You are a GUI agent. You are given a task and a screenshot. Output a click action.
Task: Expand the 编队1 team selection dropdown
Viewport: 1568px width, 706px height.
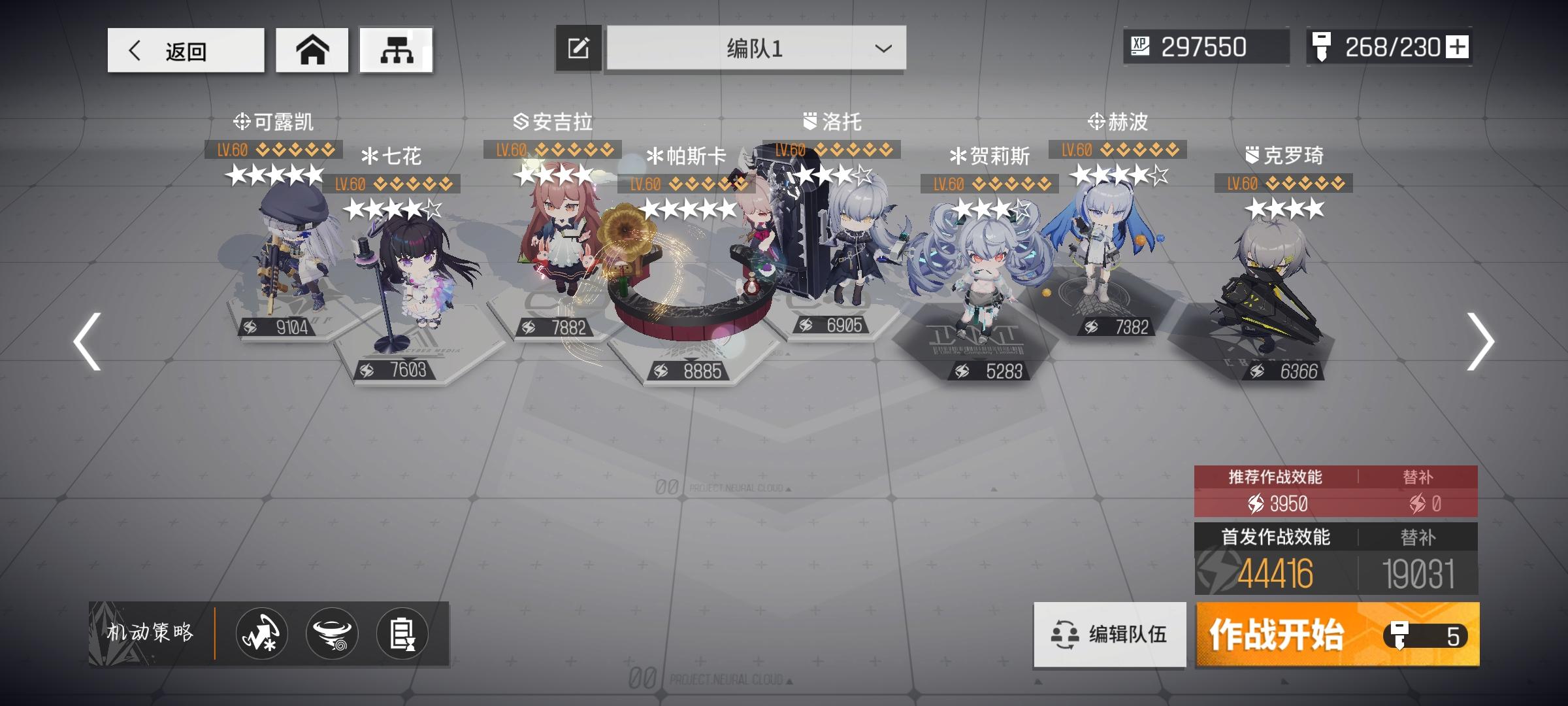(x=882, y=49)
